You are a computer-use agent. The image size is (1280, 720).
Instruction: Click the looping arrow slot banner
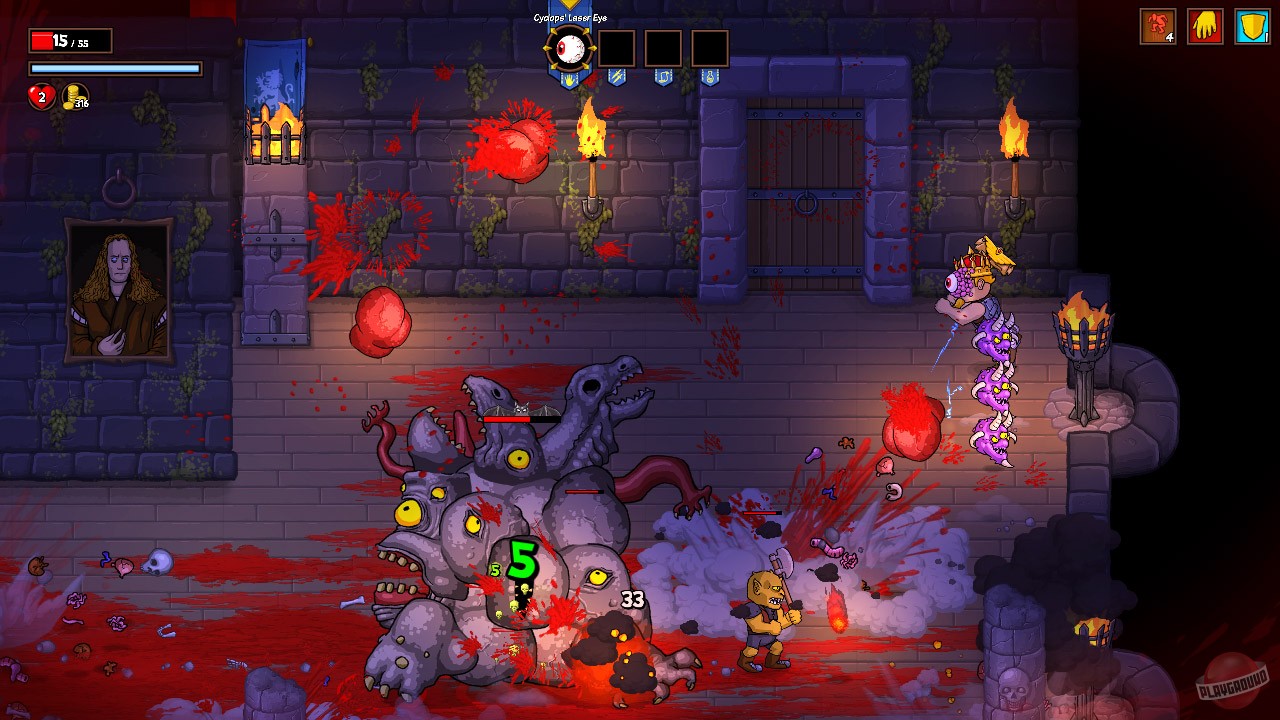tap(664, 76)
